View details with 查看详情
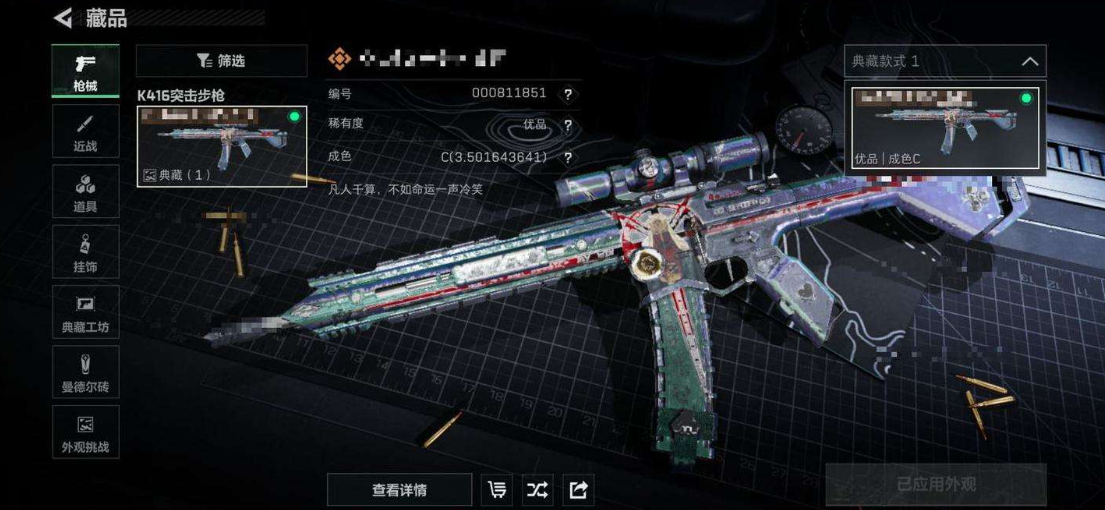Screen dimensions: 1105x510 coord(399,489)
